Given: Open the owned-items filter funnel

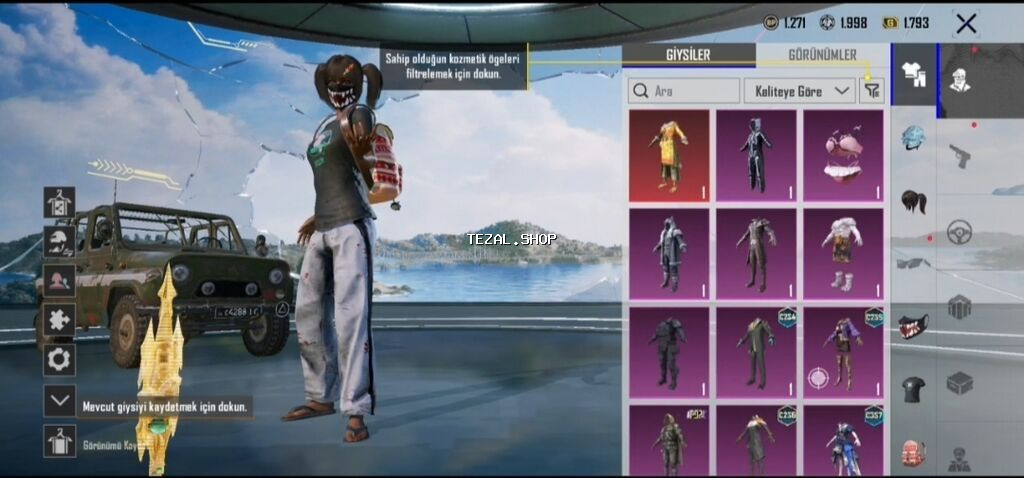Looking at the screenshot, I should click(872, 91).
